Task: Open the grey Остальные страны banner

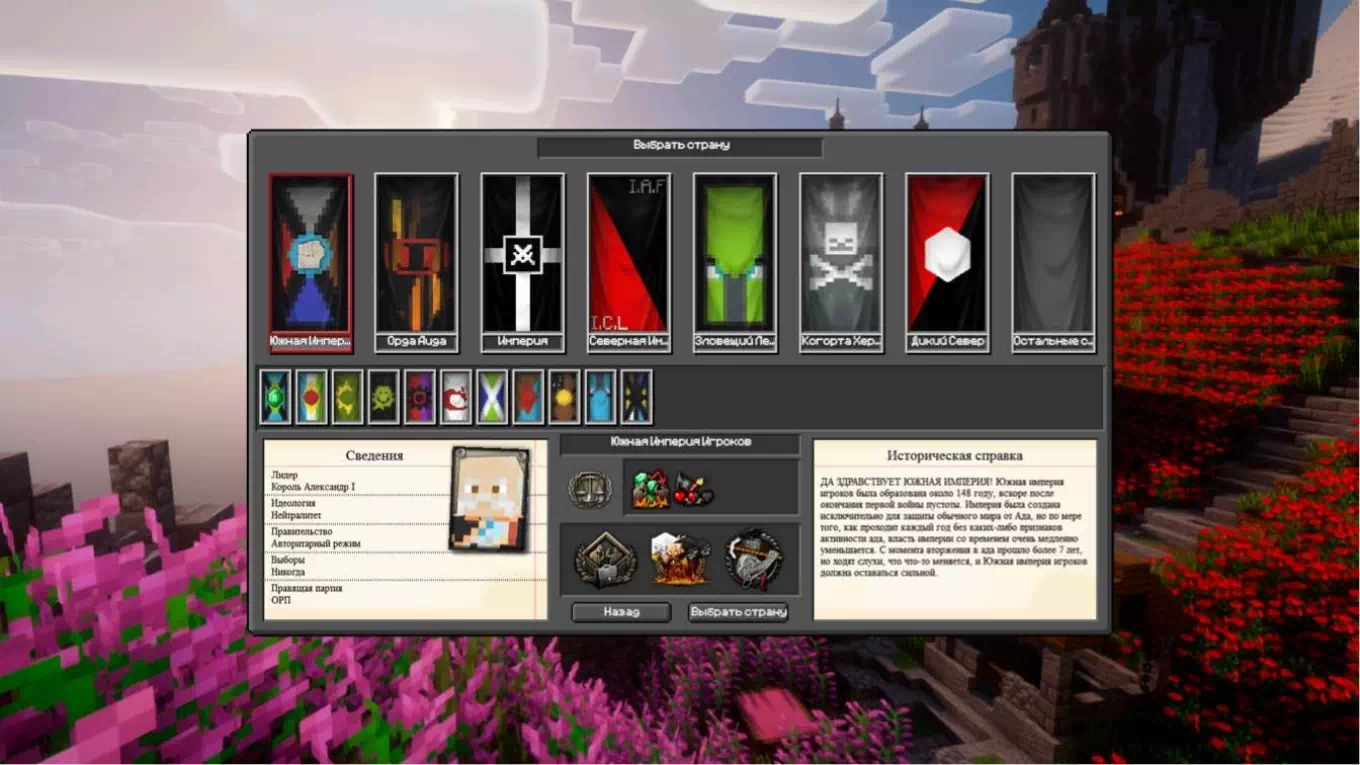Action: pyautogui.click(x=1053, y=255)
